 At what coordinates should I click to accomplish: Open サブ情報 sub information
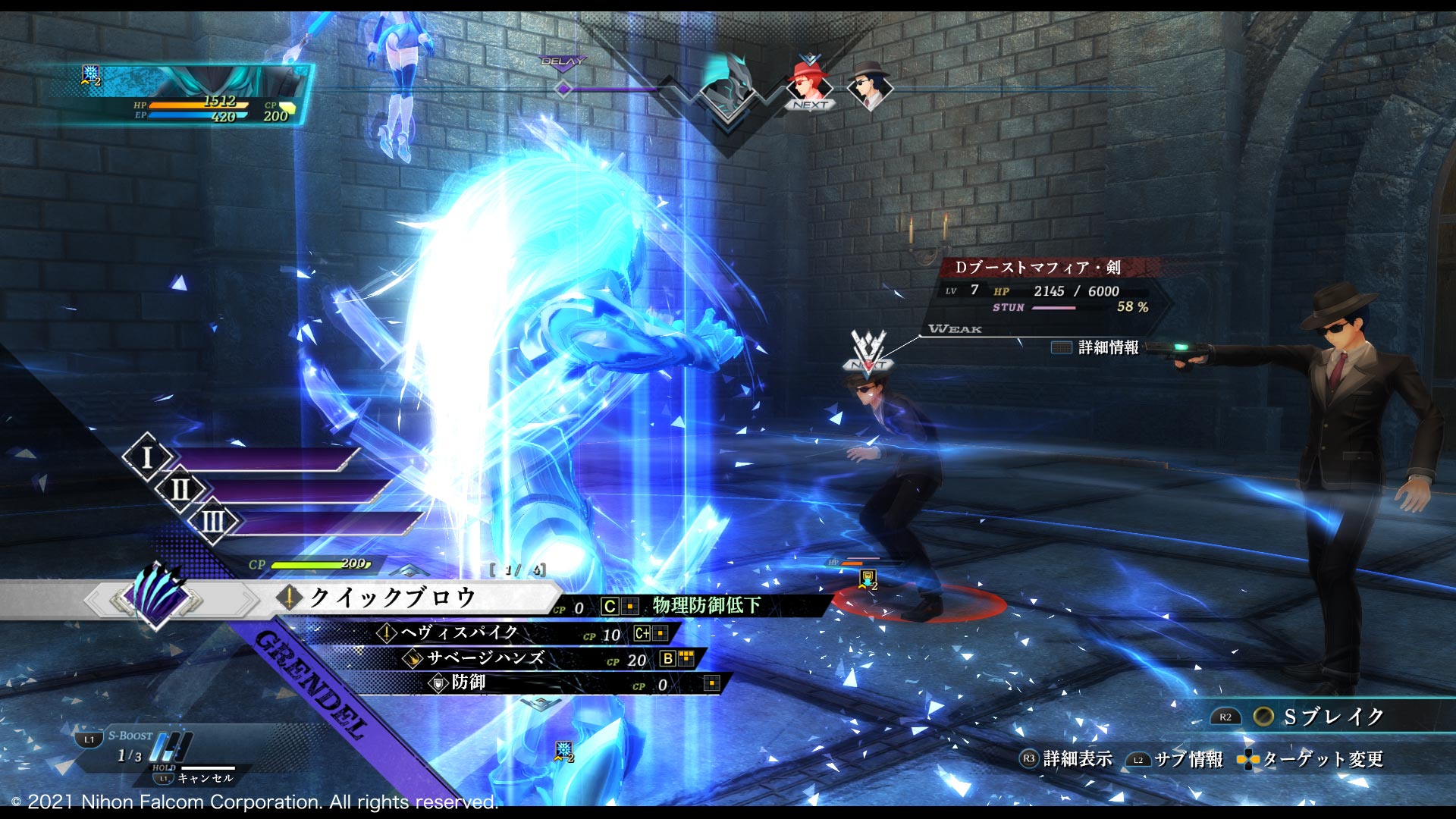pyautogui.click(x=1175, y=759)
